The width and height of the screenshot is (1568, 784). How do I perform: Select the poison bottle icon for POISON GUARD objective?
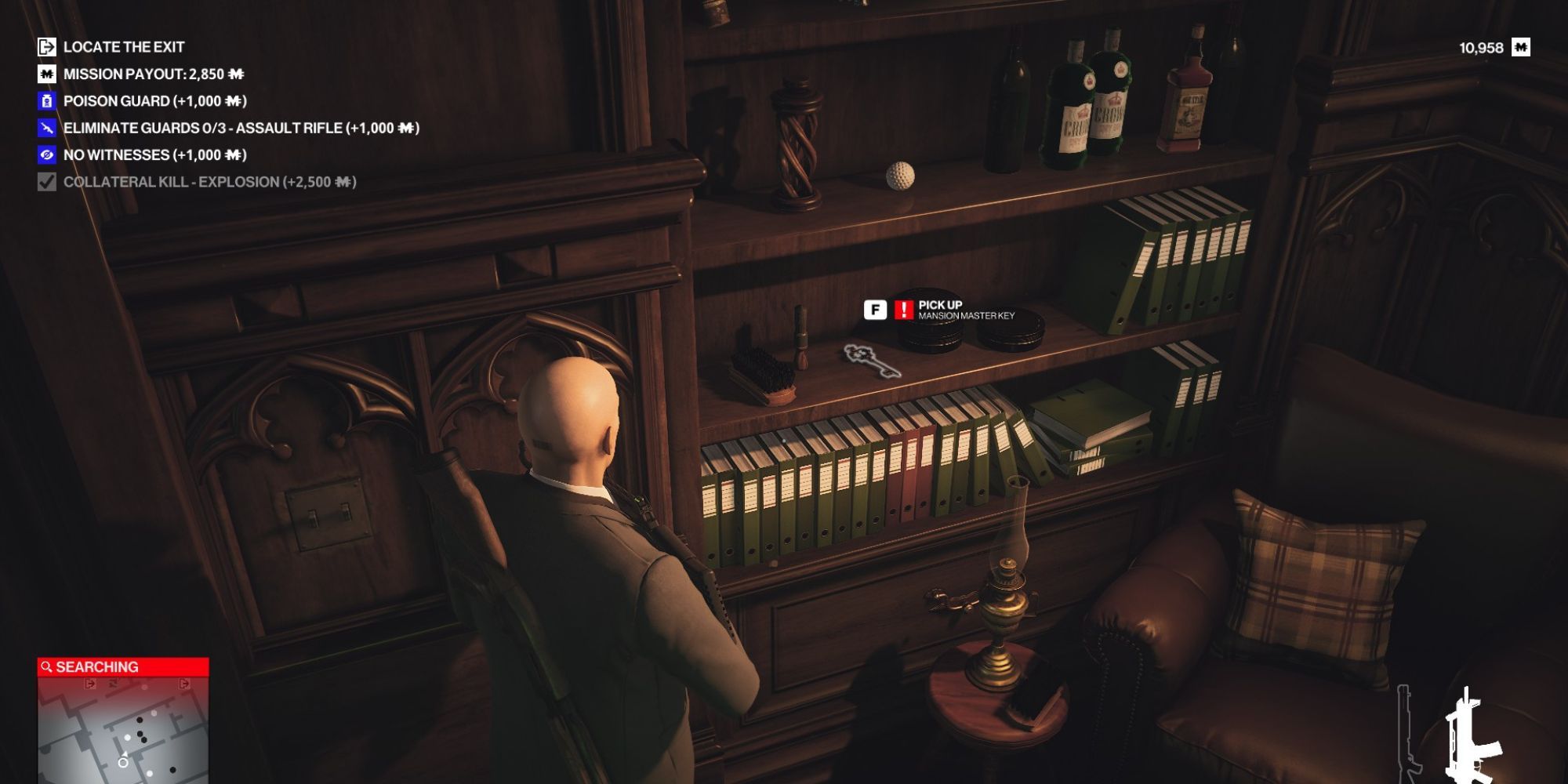[45, 100]
